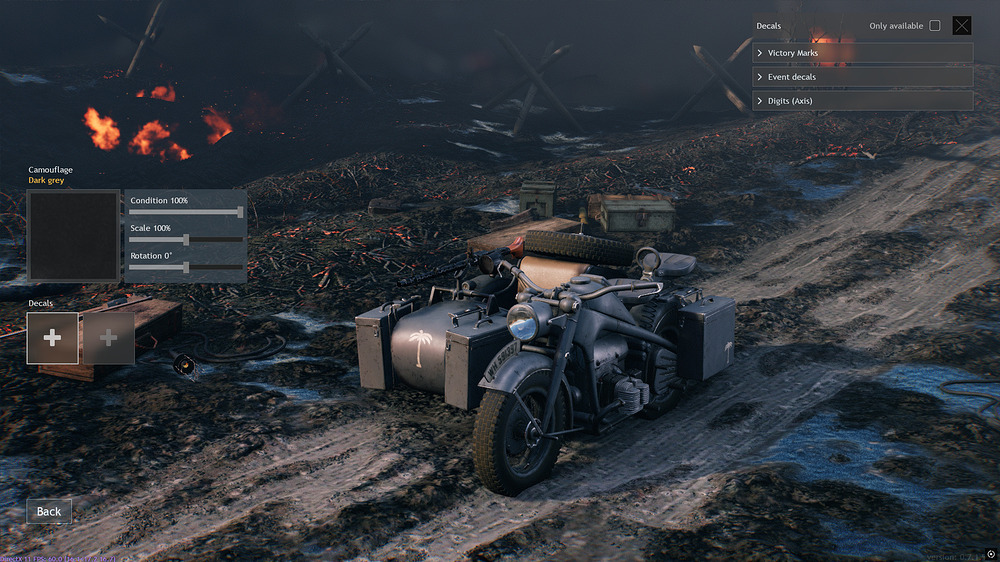Viewport: 1000px width, 562px height.
Task: Click the Condition slider
Action: pos(186,212)
